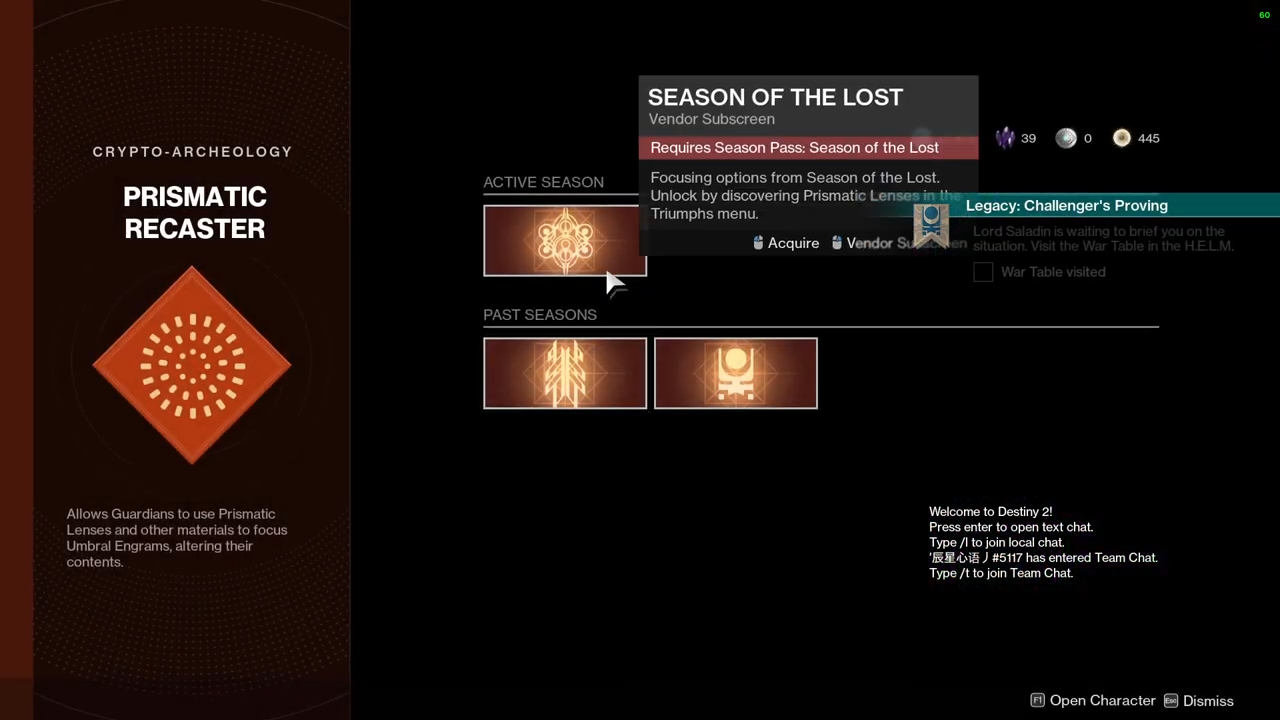Choose the past season tile with sun emblem
This screenshot has width=1280, height=720.
[735, 373]
